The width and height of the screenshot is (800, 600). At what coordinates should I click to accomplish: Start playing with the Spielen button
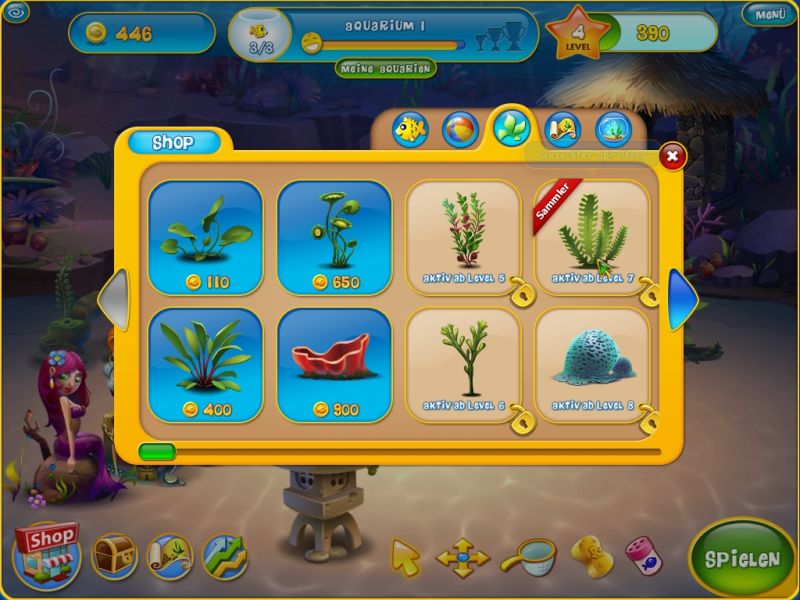[x=742, y=558]
